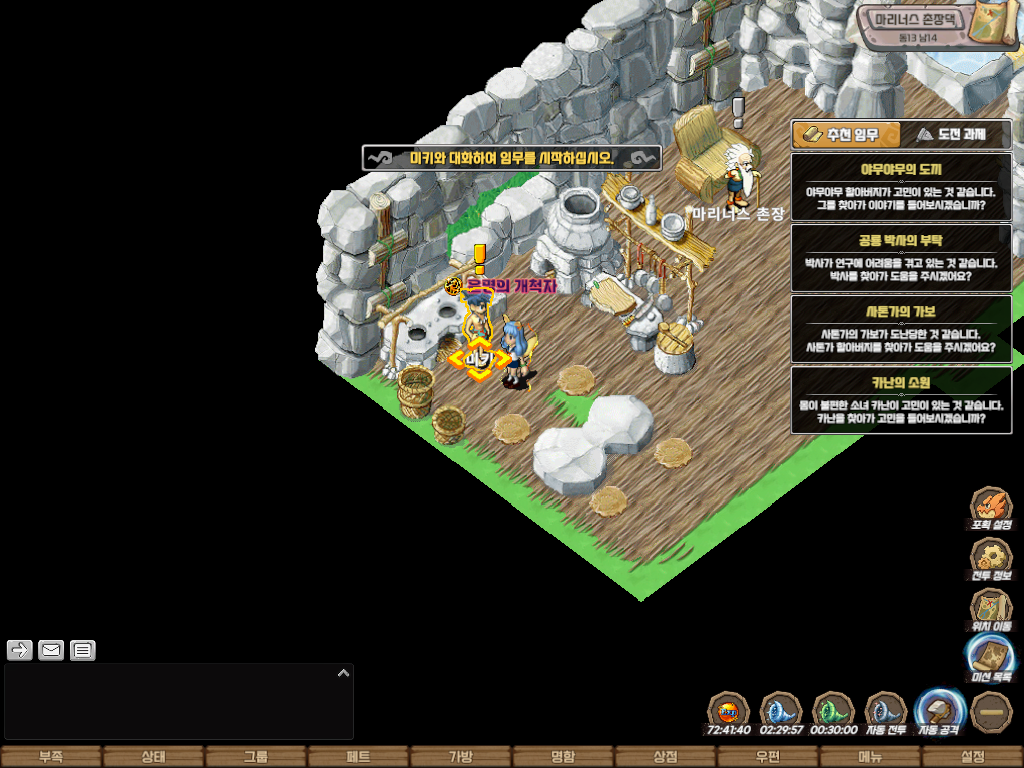Select the 야무야무의 도끼 quest entry
The image size is (1024, 768).
point(901,187)
